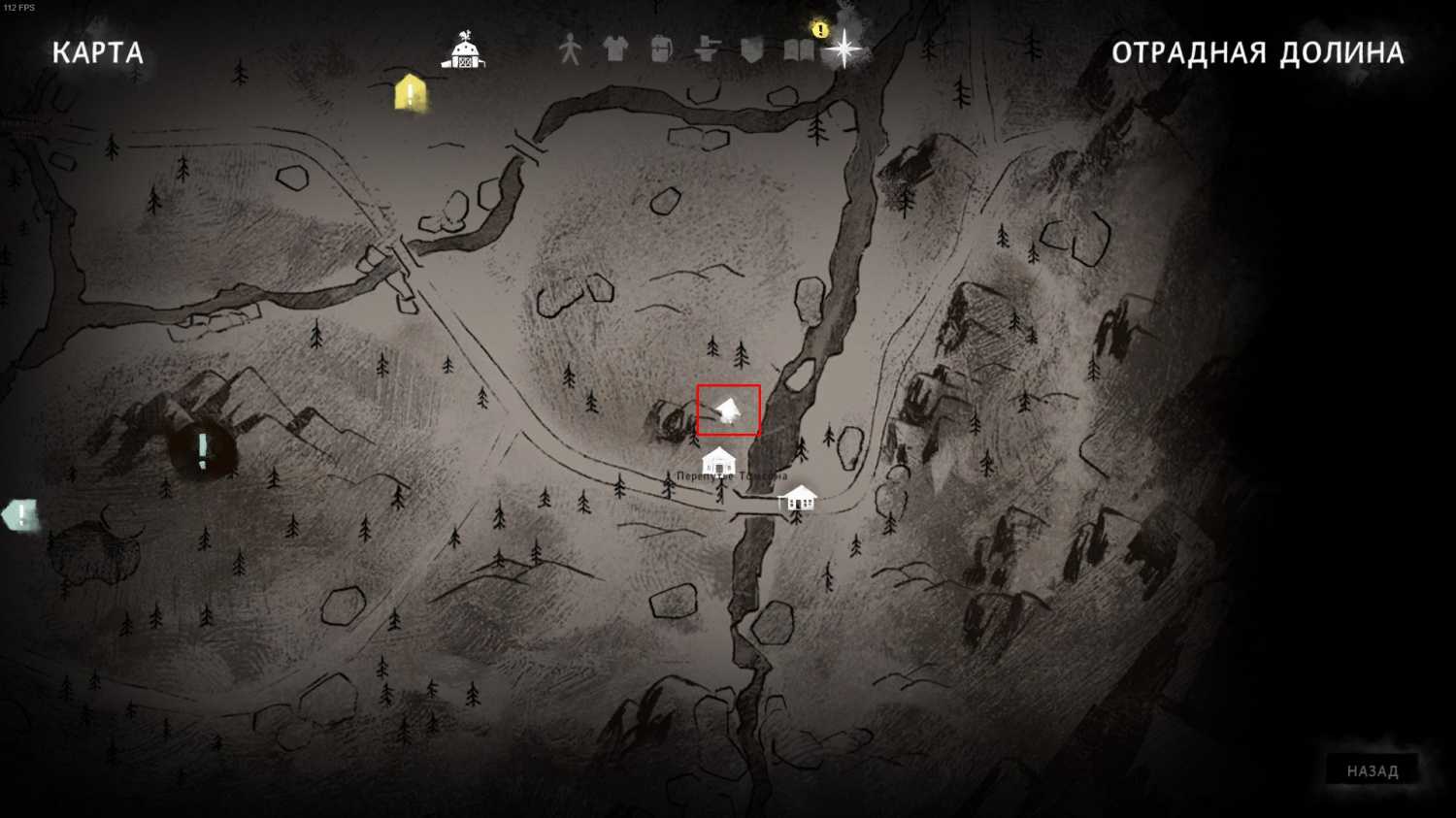Select the yellow exclamation map marker
1456x818 pixels.
click(x=411, y=93)
